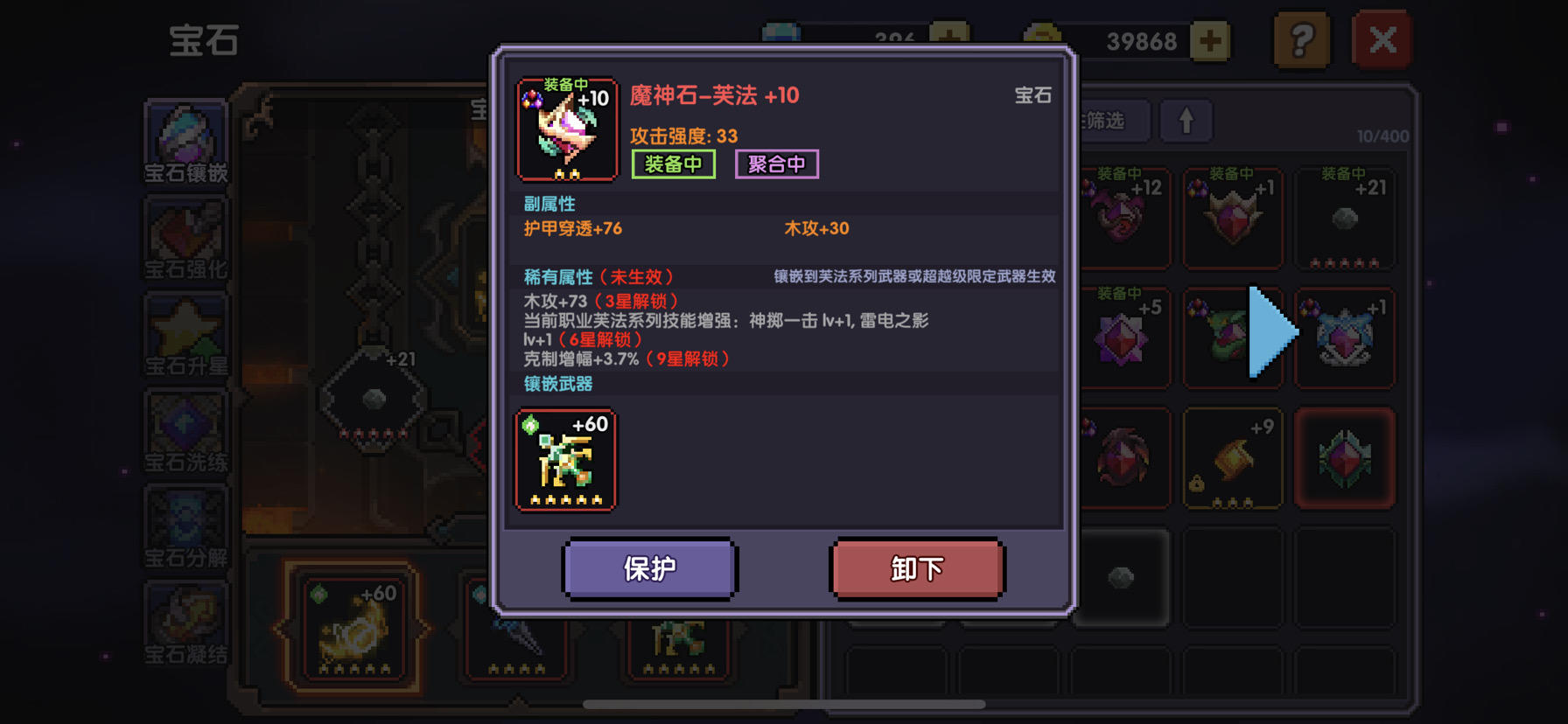Enable the gem protection via 保护

click(x=650, y=568)
